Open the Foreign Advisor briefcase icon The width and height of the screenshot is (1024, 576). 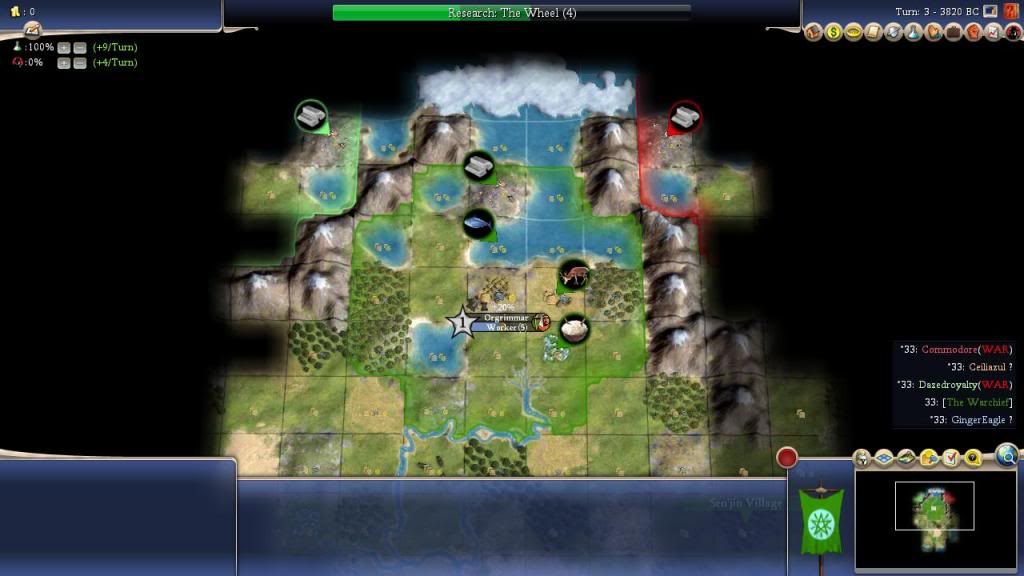(x=953, y=32)
